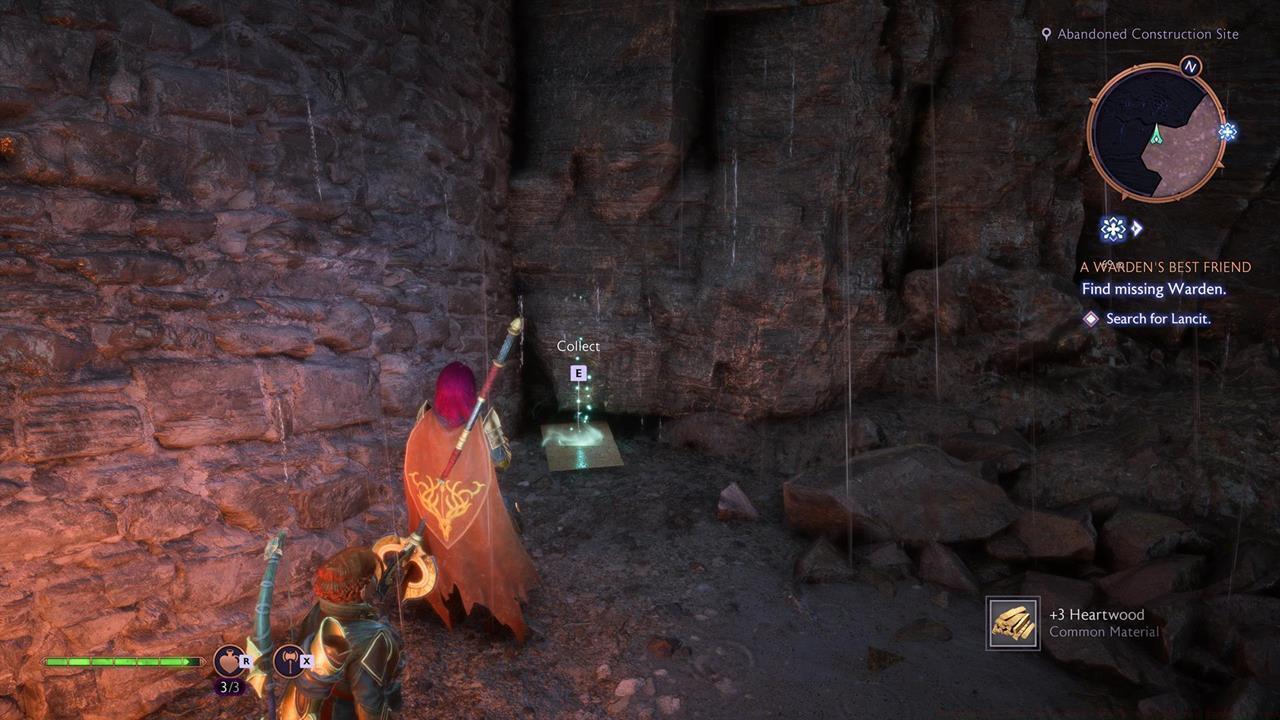Viewport: 1280px width, 720px height.
Task: Click the snowflake marker on the minimap edge
Action: (x=1227, y=131)
